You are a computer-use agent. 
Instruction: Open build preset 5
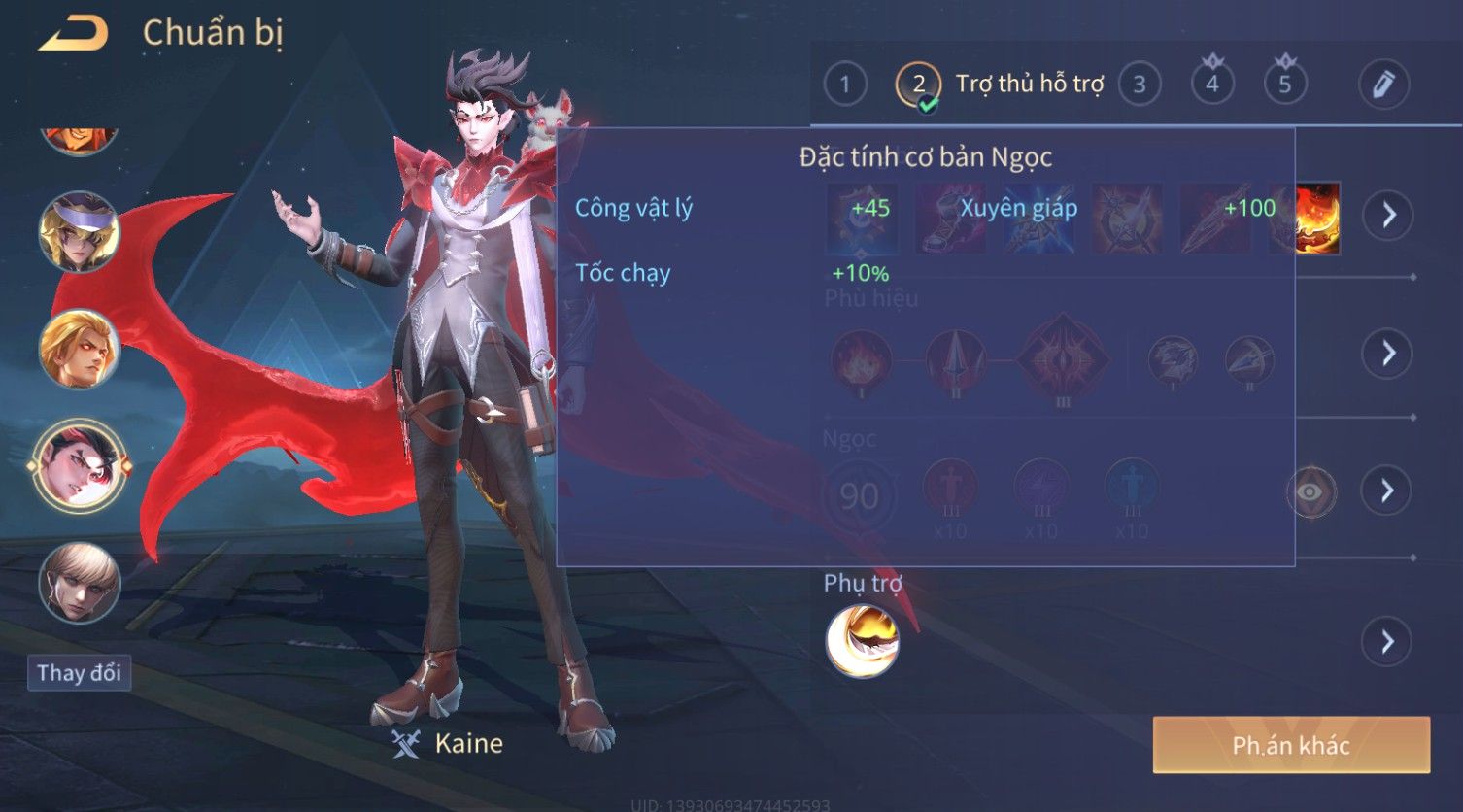pyautogui.click(x=1284, y=85)
